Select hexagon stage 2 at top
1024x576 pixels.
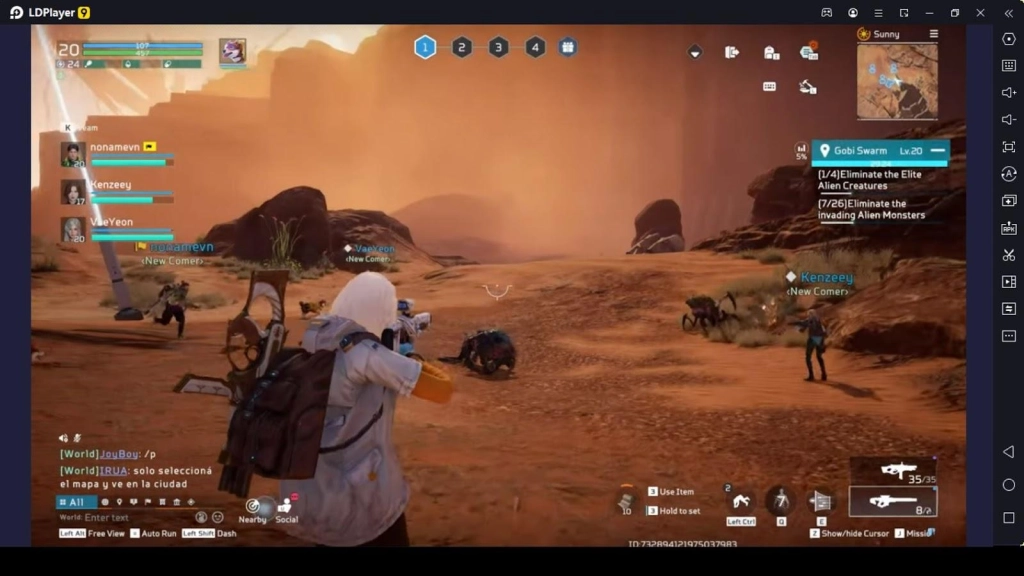coord(462,47)
